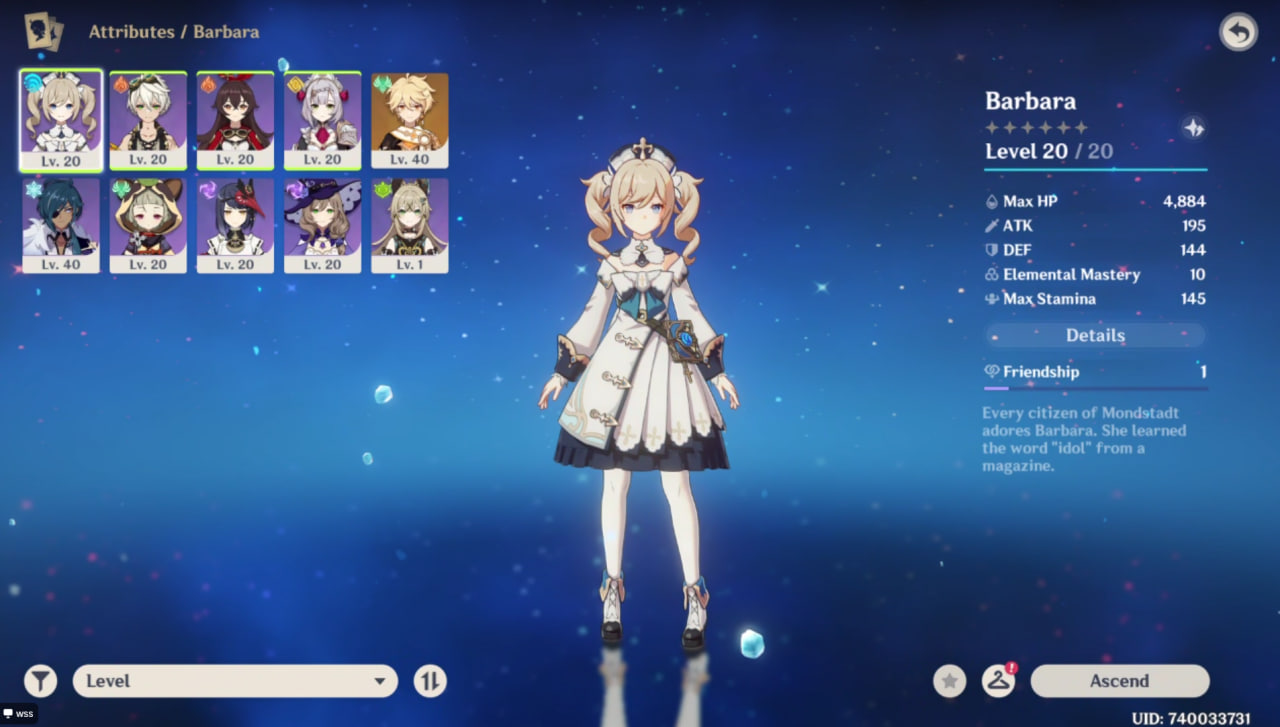Select Barbara's character portrait
1280x727 pixels.
[60, 120]
